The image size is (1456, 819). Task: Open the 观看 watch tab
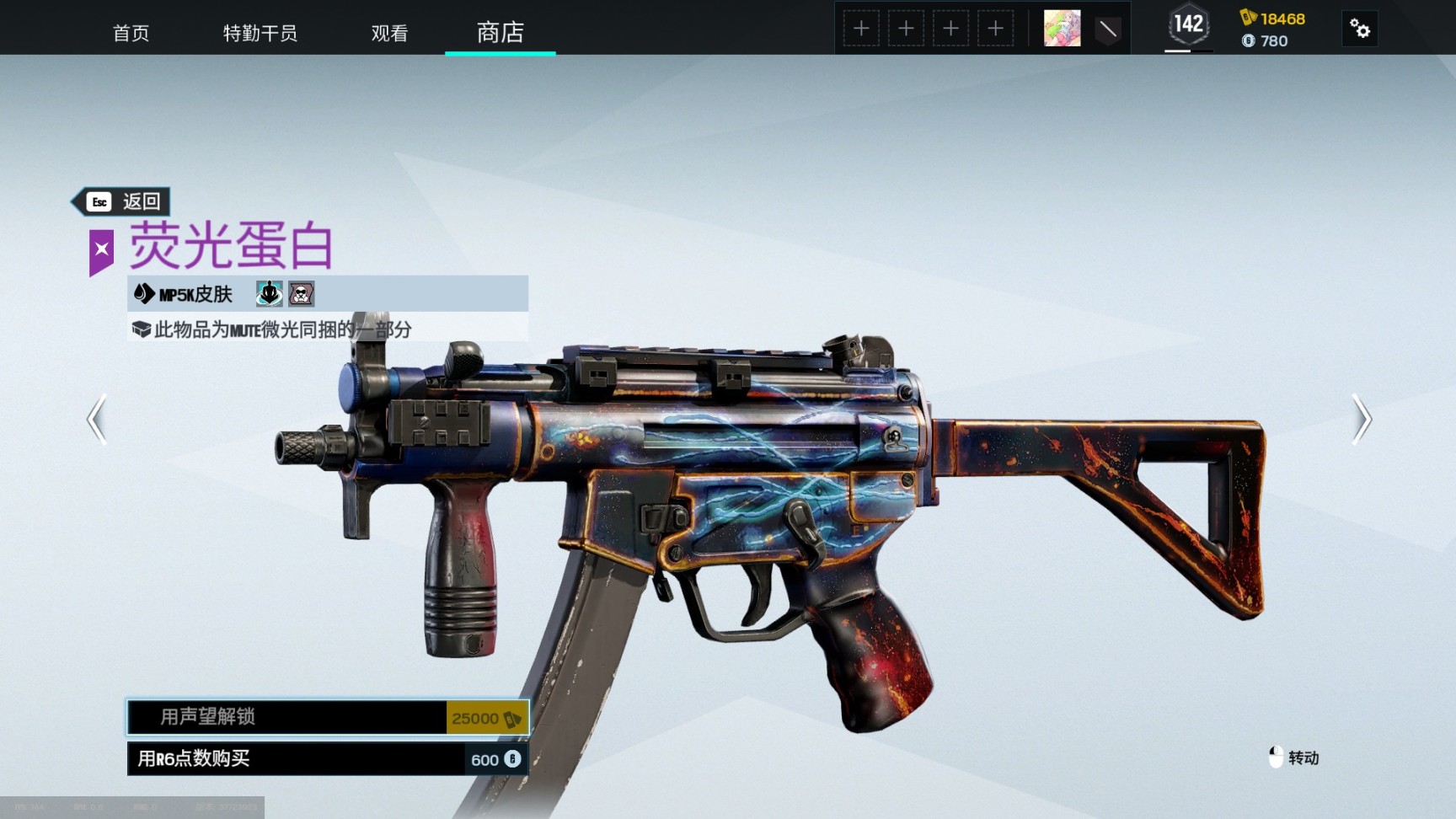click(389, 33)
